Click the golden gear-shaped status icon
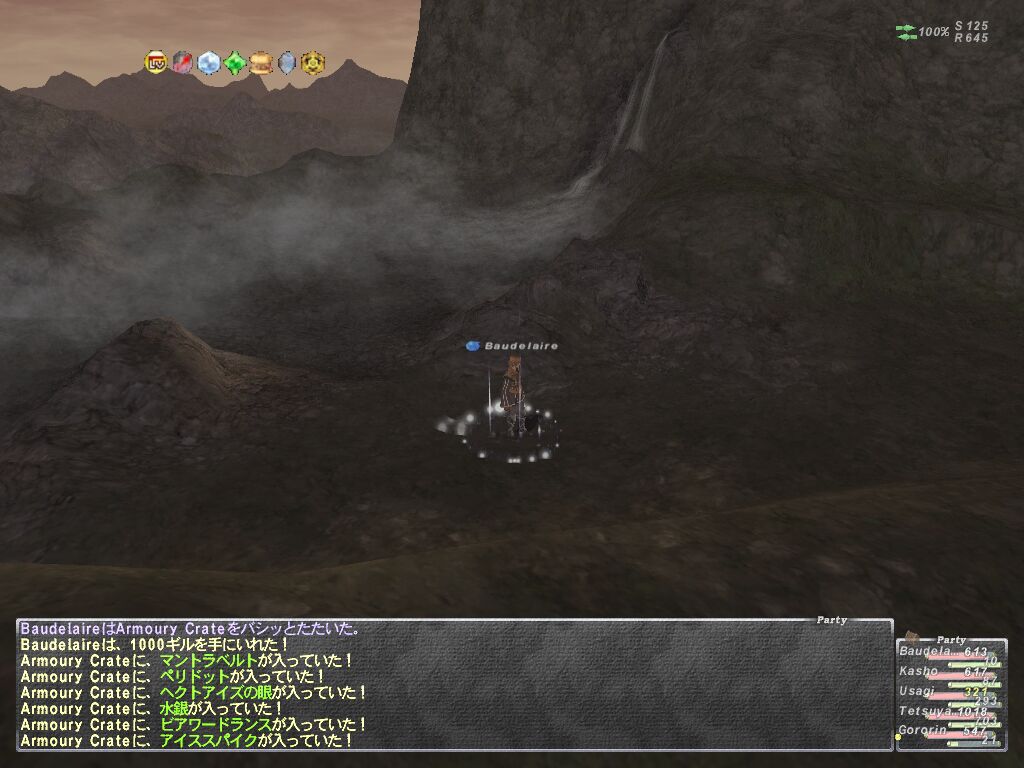This screenshot has height=768, width=1024. (x=312, y=63)
